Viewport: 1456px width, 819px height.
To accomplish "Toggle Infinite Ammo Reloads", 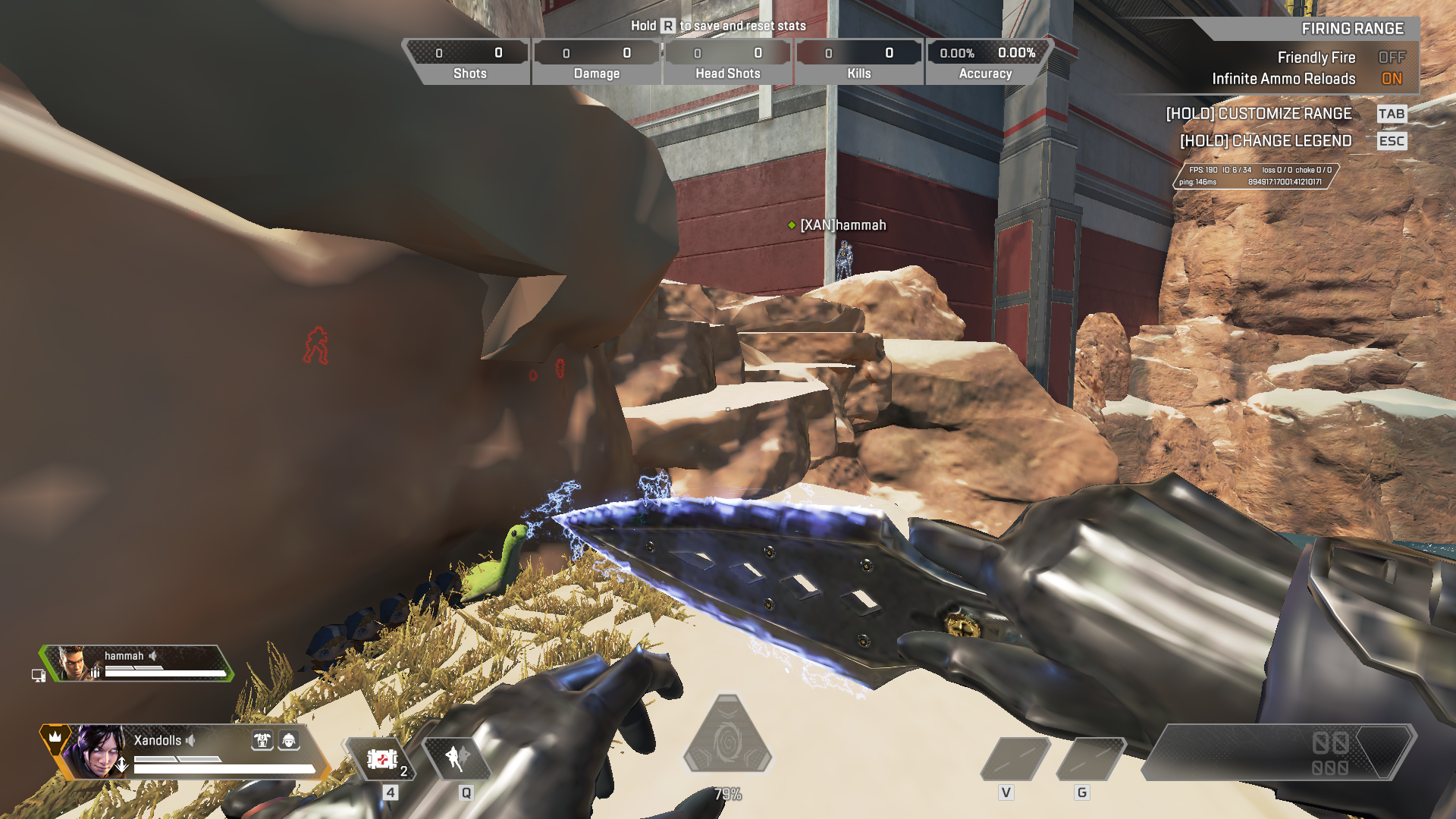I will click(1391, 79).
